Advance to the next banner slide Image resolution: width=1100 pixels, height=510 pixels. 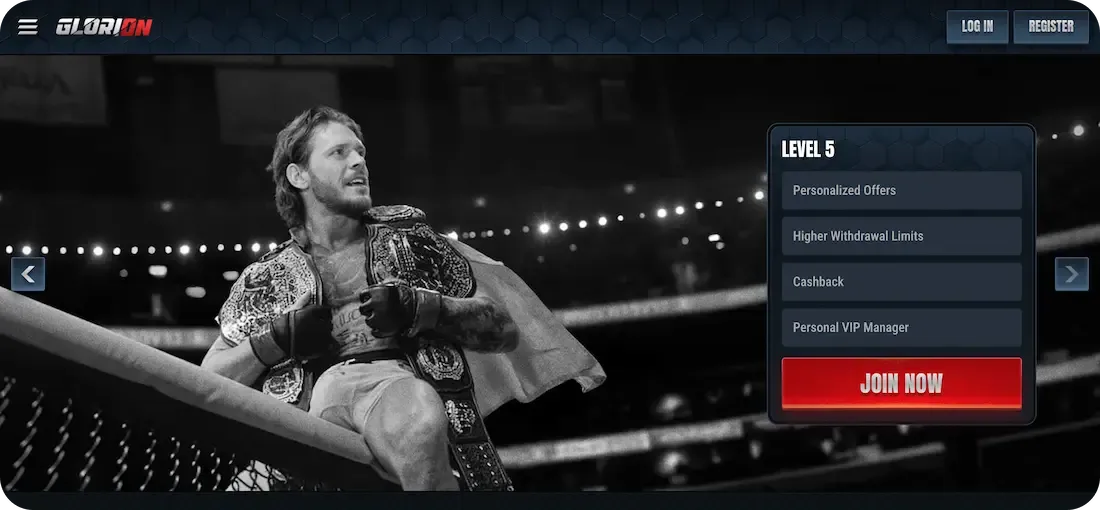1072,273
